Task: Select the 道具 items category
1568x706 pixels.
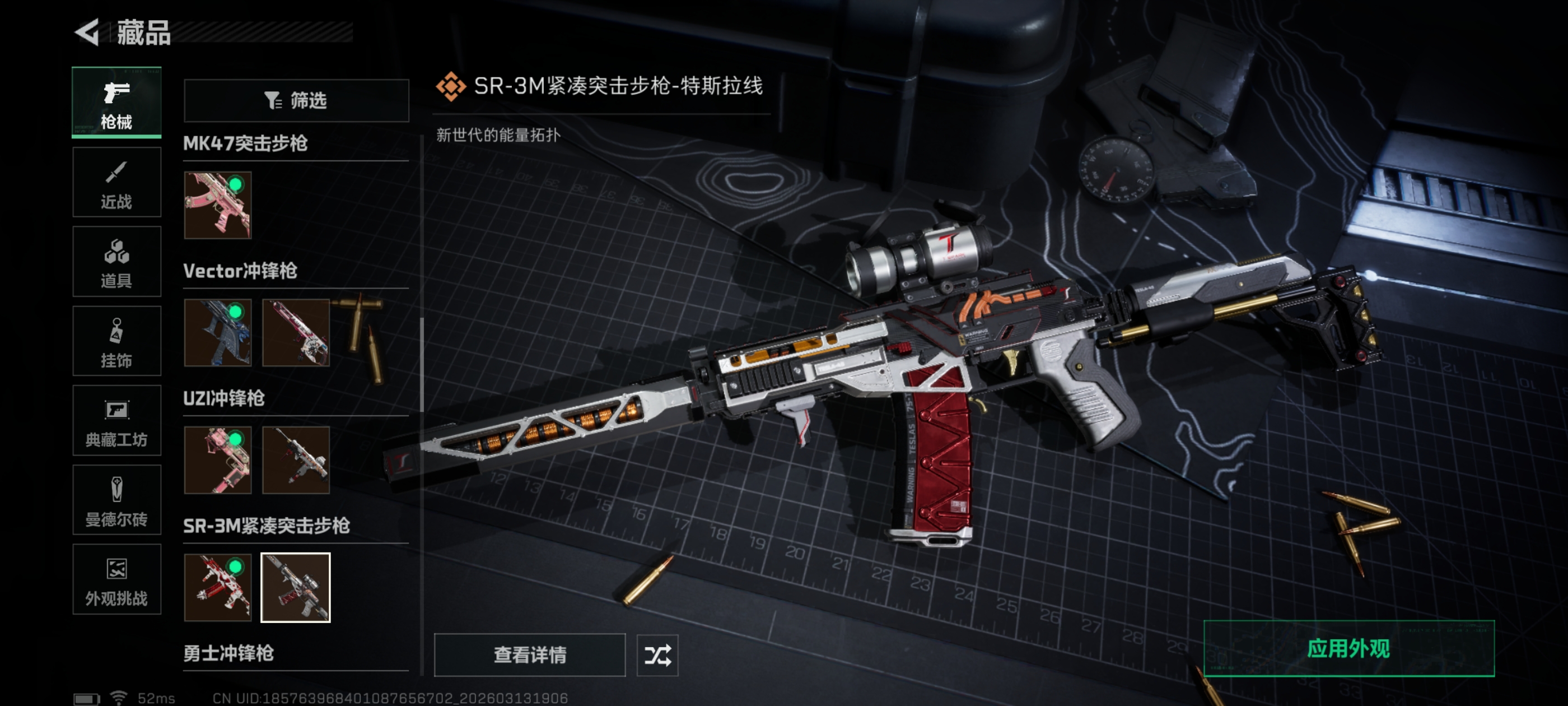Action: 116,262
